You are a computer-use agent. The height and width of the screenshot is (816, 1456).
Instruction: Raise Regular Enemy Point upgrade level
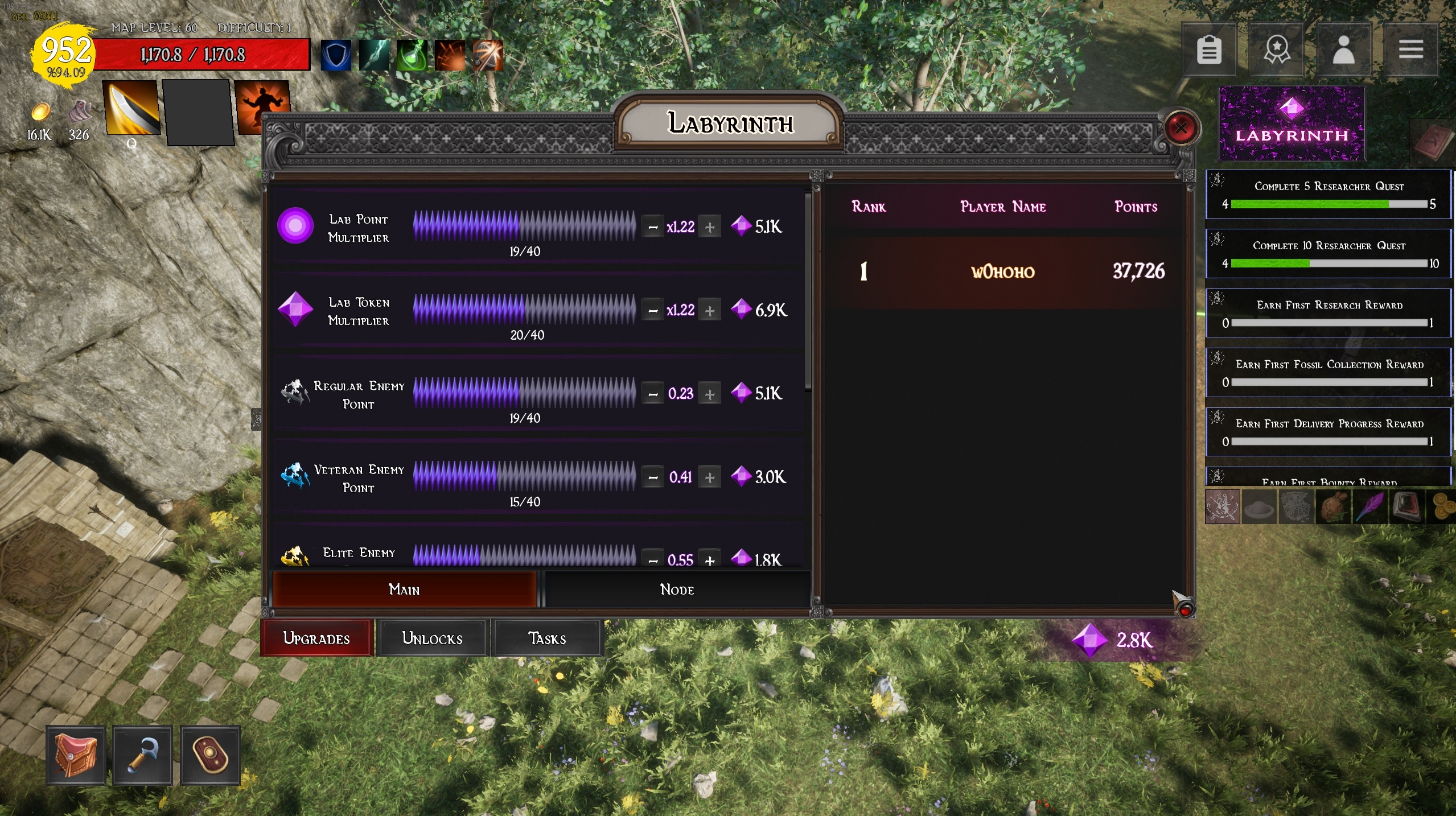[709, 394]
